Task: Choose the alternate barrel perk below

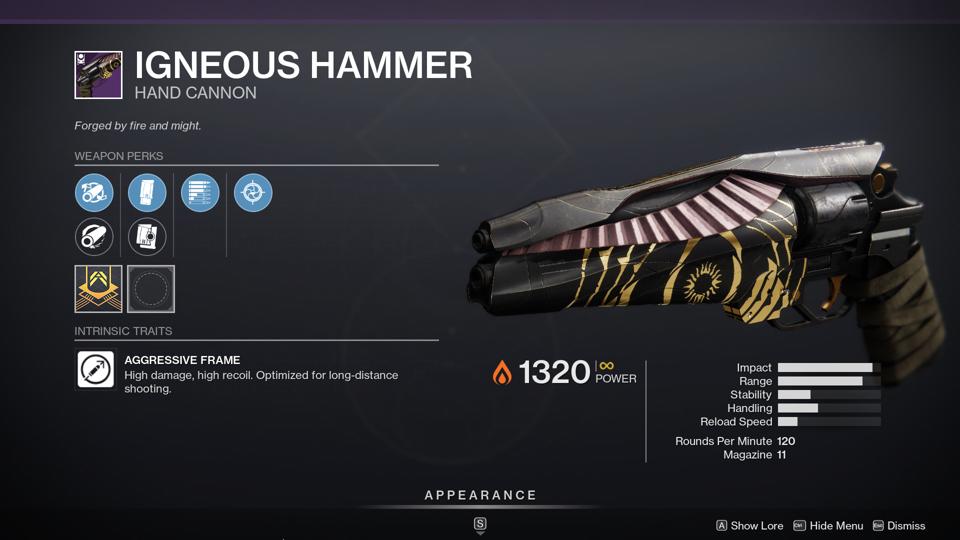Action: tap(94, 237)
